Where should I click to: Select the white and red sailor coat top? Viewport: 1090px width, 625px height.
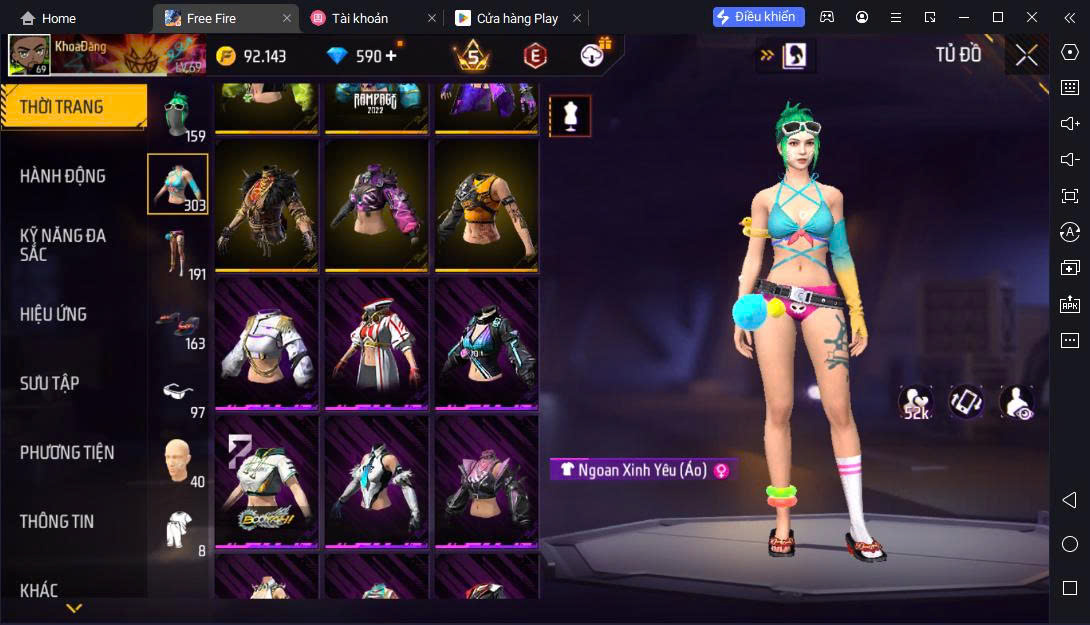[x=376, y=342]
